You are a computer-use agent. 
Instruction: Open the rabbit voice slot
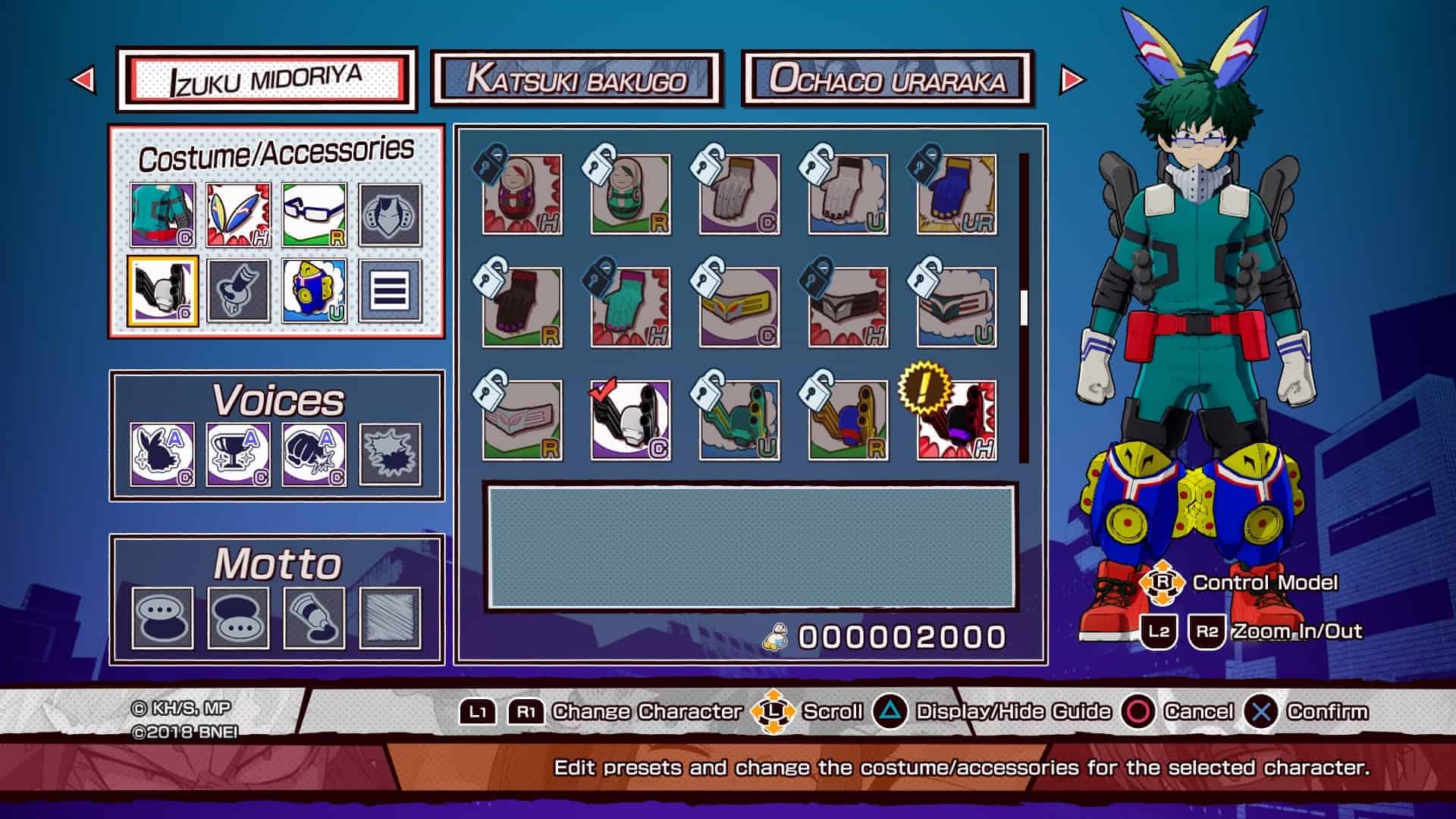coord(162,454)
